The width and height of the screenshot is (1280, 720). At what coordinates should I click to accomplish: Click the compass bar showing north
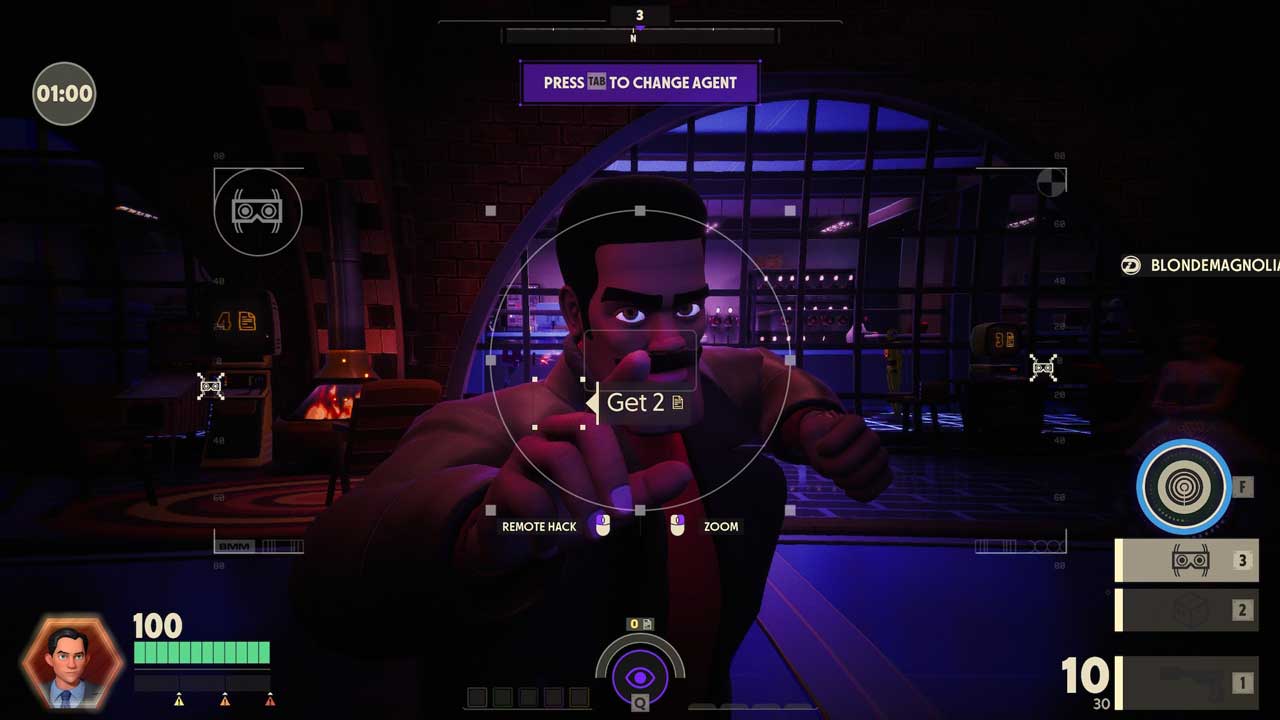[640, 36]
